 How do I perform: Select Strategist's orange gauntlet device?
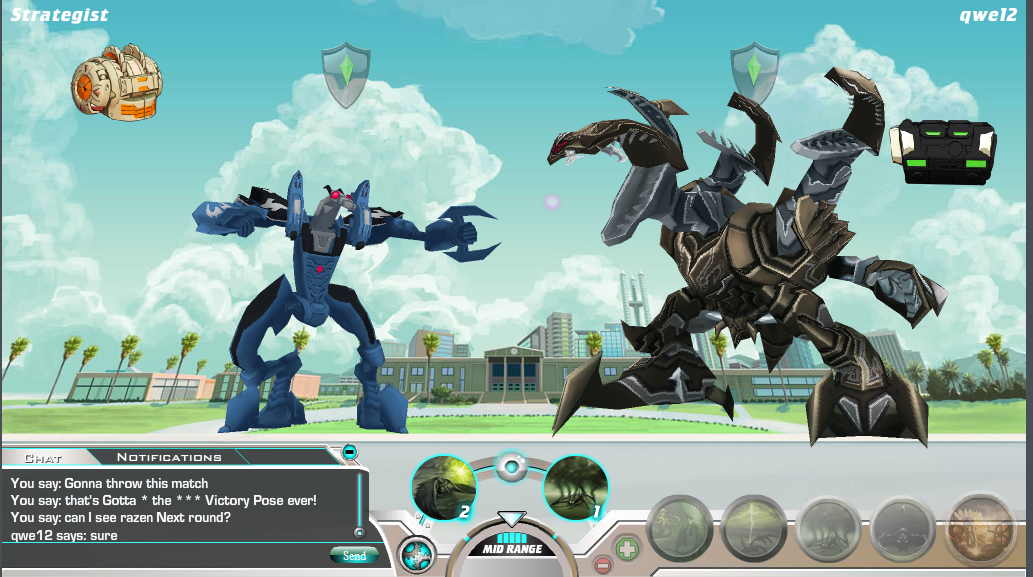point(116,82)
